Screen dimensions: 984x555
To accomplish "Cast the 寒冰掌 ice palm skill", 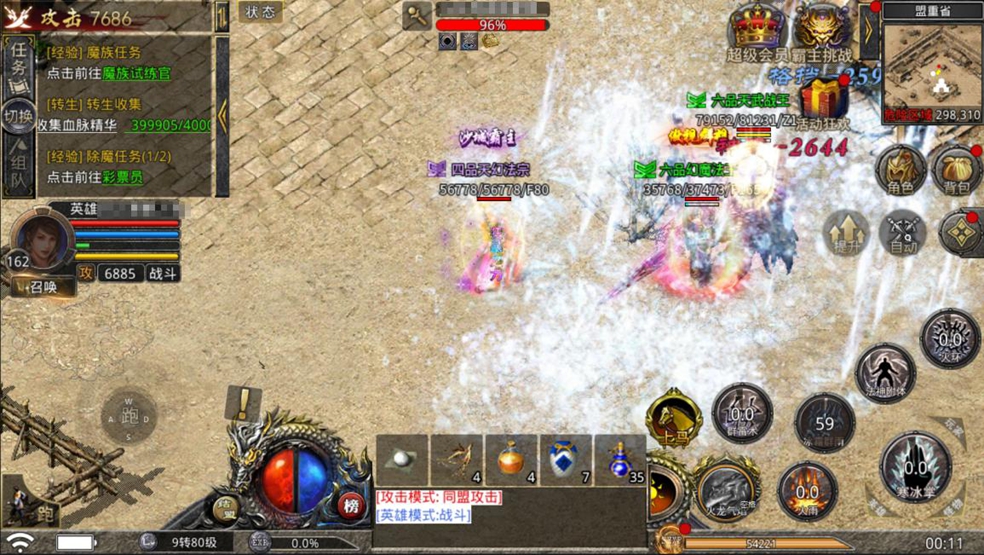I will click(x=915, y=467).
